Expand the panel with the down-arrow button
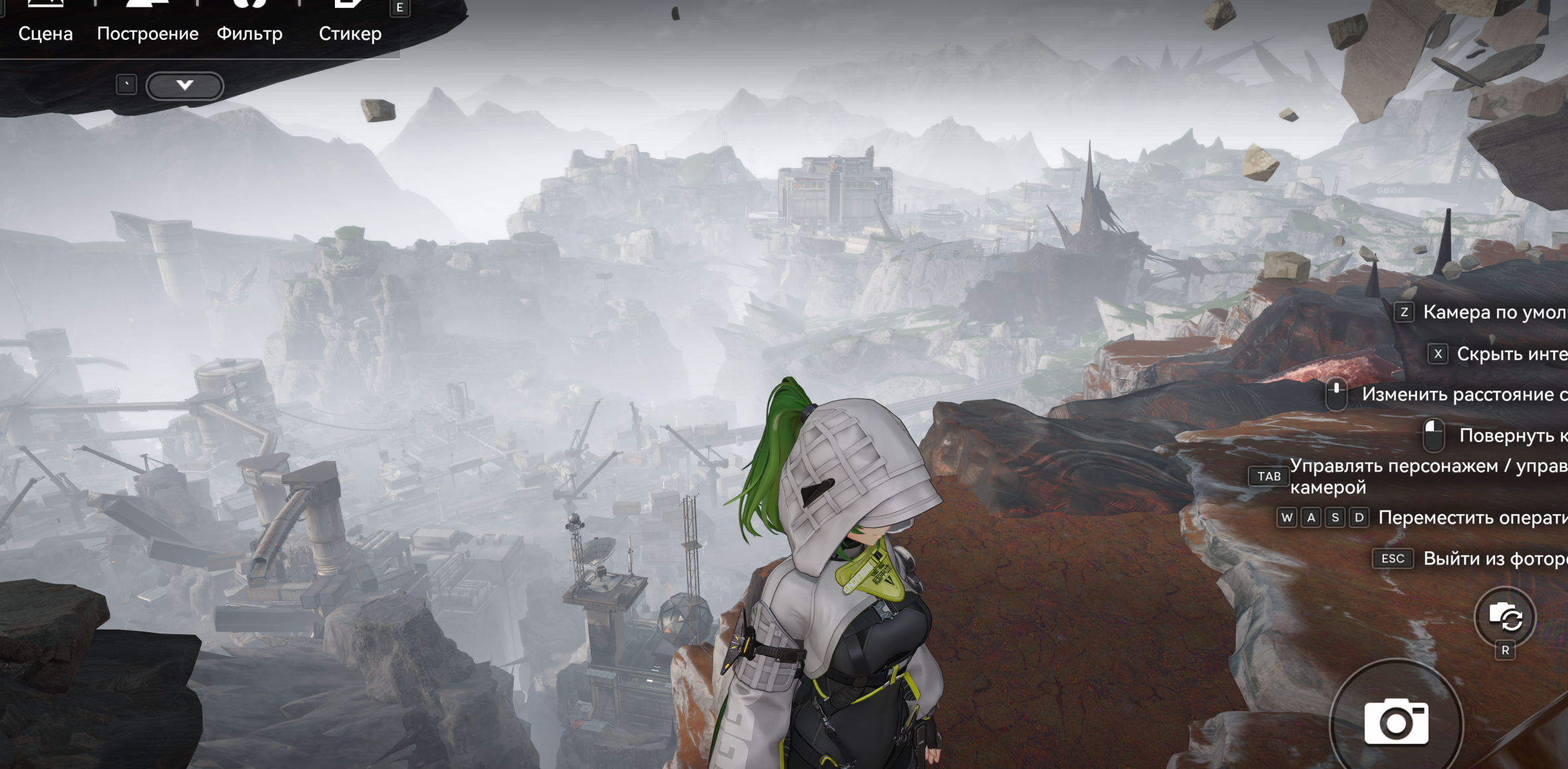The height and width of the screenshot is (769, 1568). pos(185,86)
